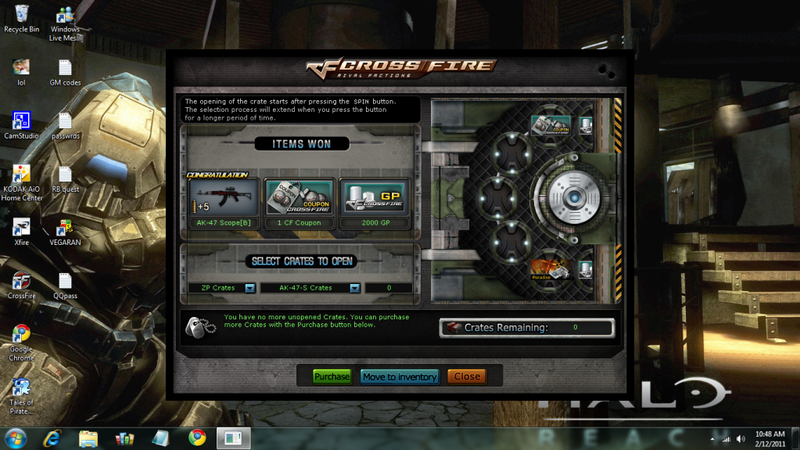
Task: Select the 1 CF Coupon reward
Action: (x=298, y=199)
